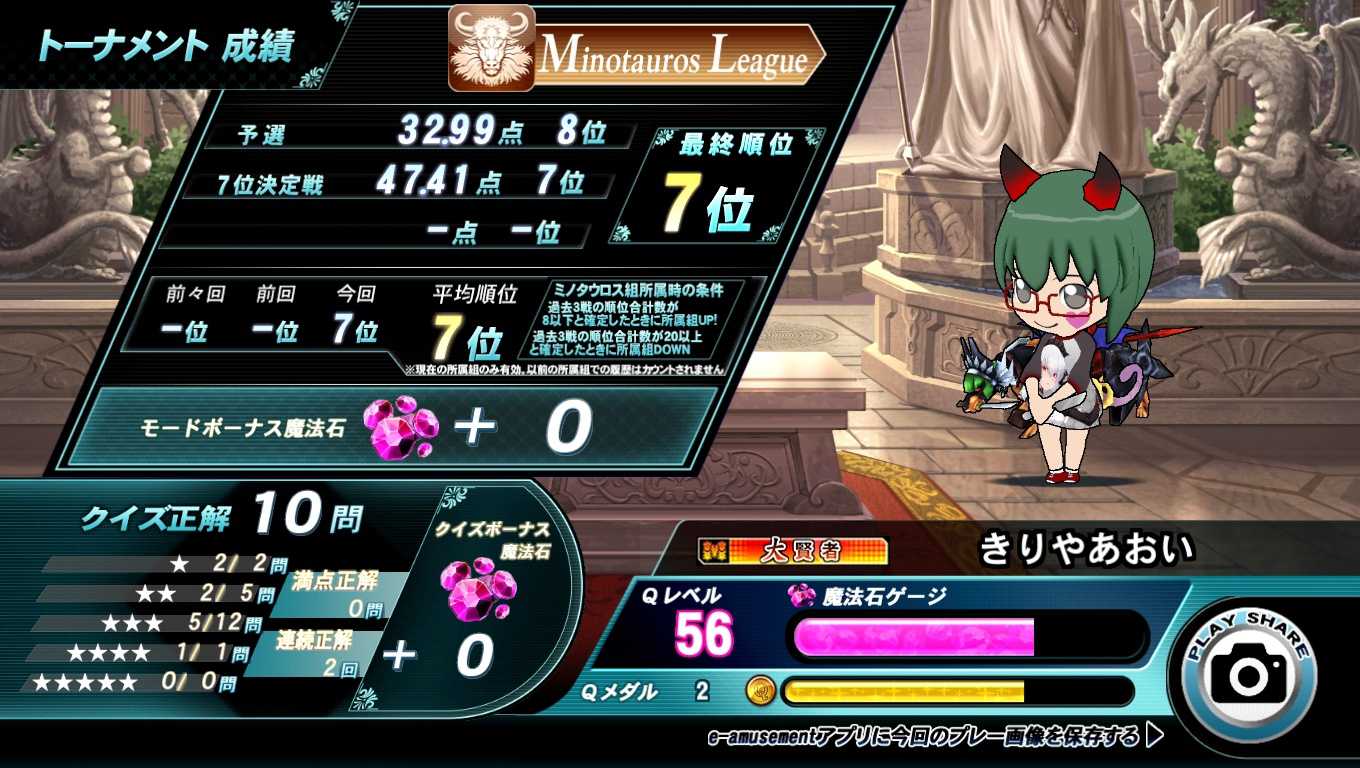Select the e-amusement save play image prompt
Image resolution: width=1360 pixels, height=768 pixels.
(x=934, y=737)
